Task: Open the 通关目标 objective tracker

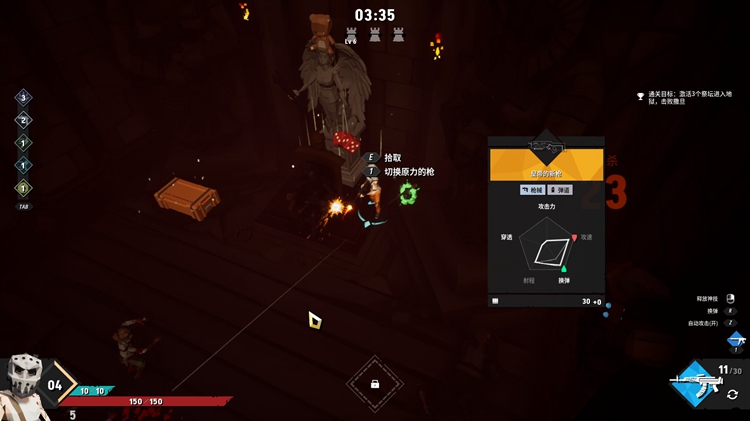Action: point(689,99)
